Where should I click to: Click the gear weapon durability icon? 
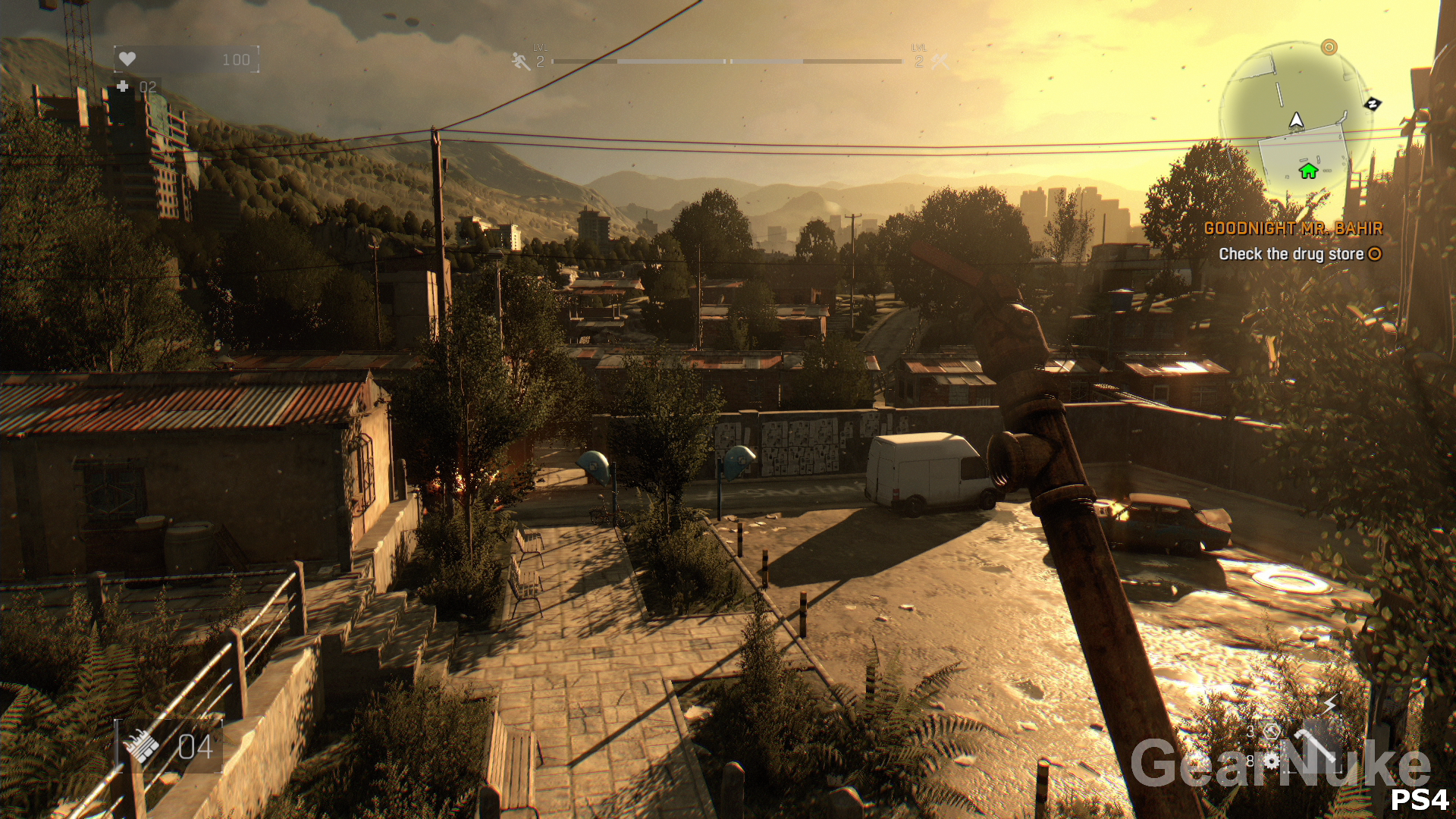coord(1272,760)
